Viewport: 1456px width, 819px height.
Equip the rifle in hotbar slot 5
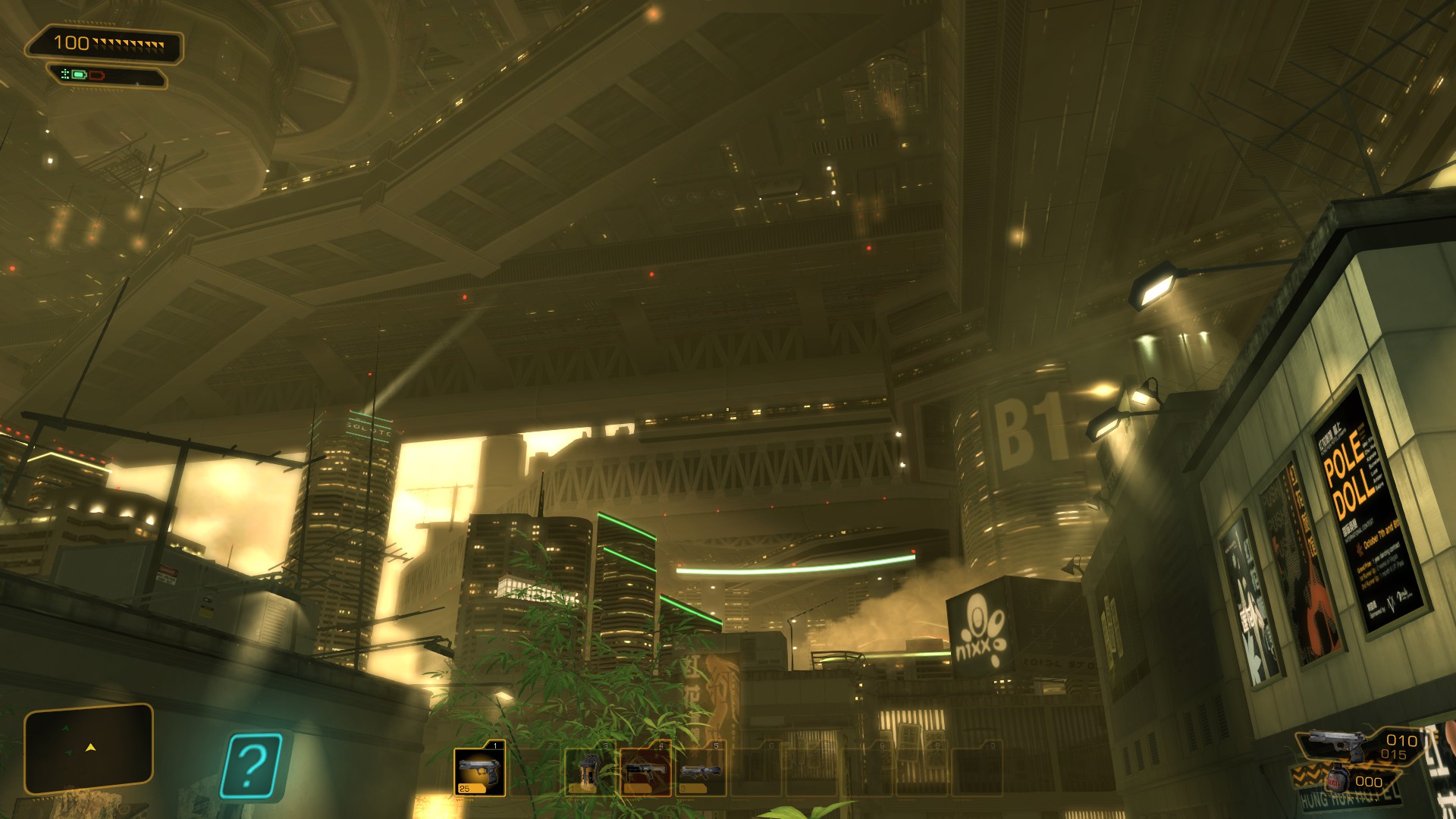point(699,771)
